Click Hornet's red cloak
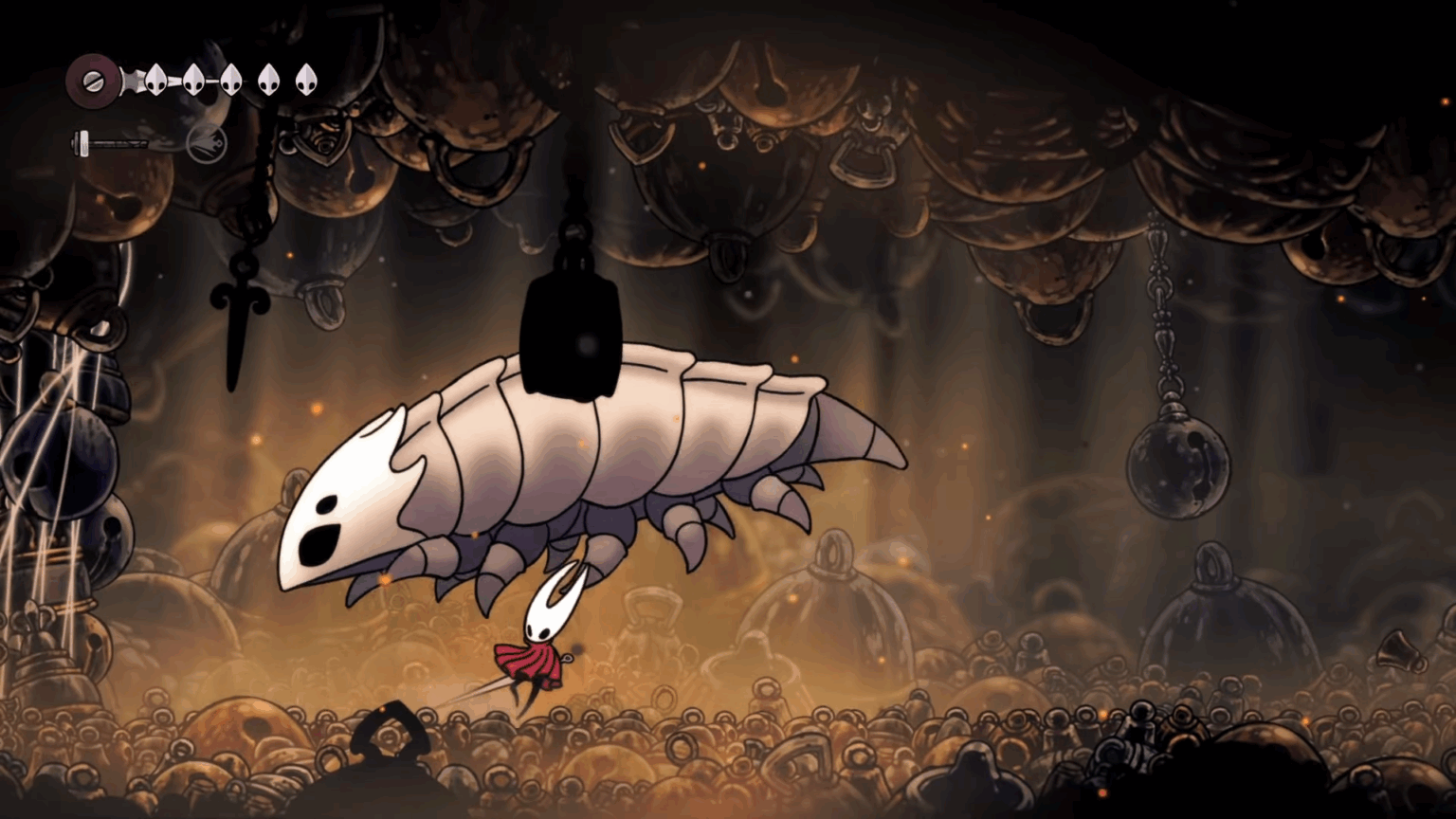 (x=531, y=664)
